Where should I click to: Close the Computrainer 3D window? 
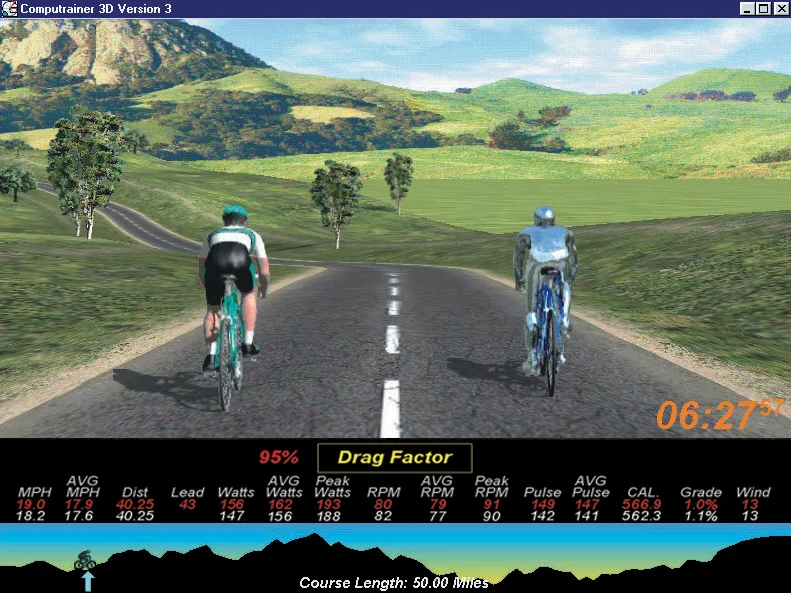780,8
